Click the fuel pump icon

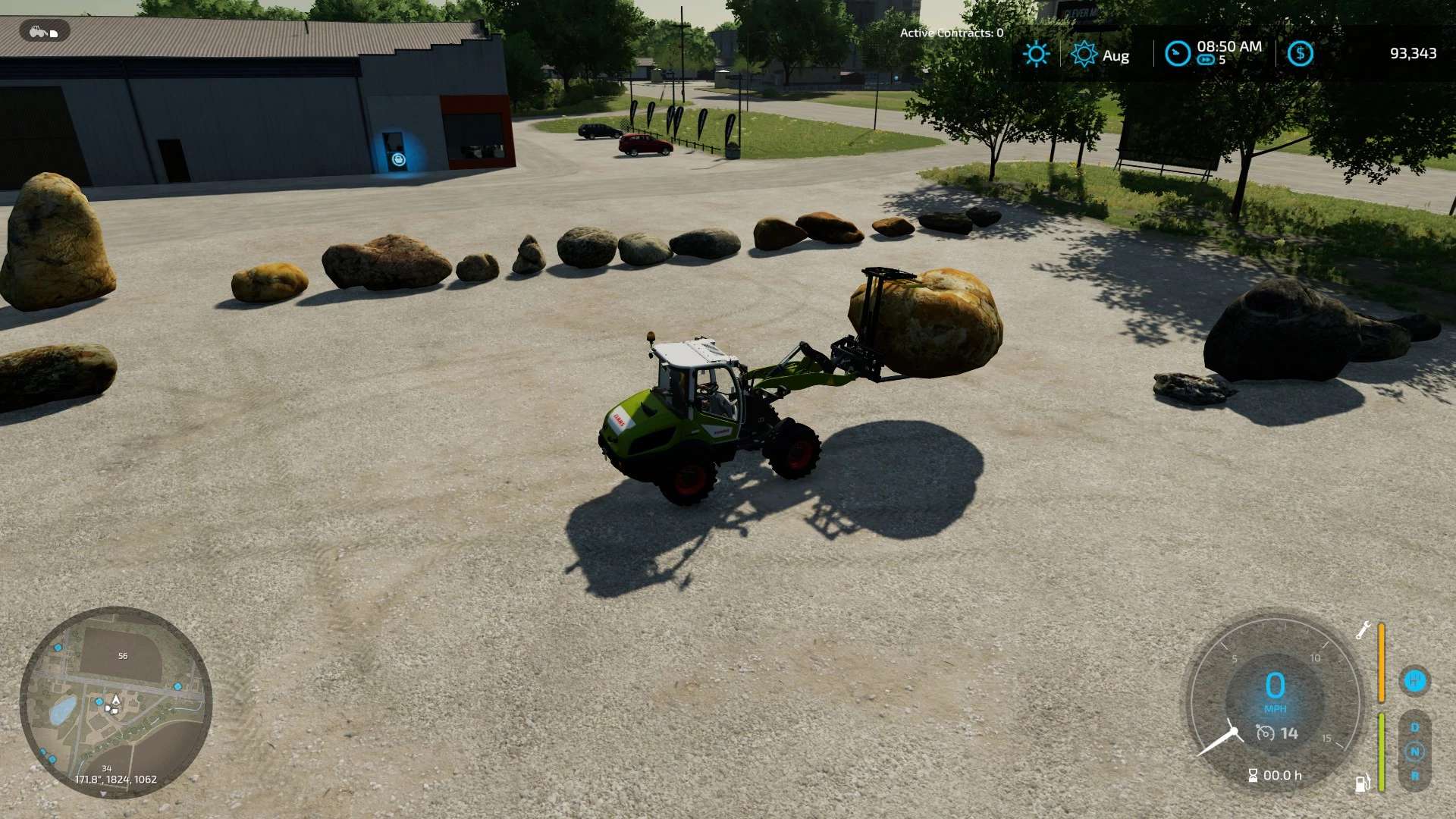coord(1363,783)
